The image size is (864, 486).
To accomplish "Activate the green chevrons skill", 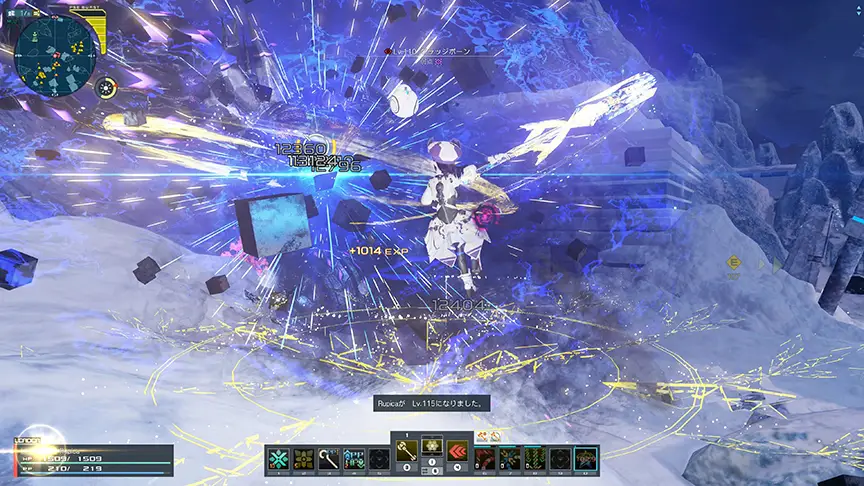I will coord(536,459).
